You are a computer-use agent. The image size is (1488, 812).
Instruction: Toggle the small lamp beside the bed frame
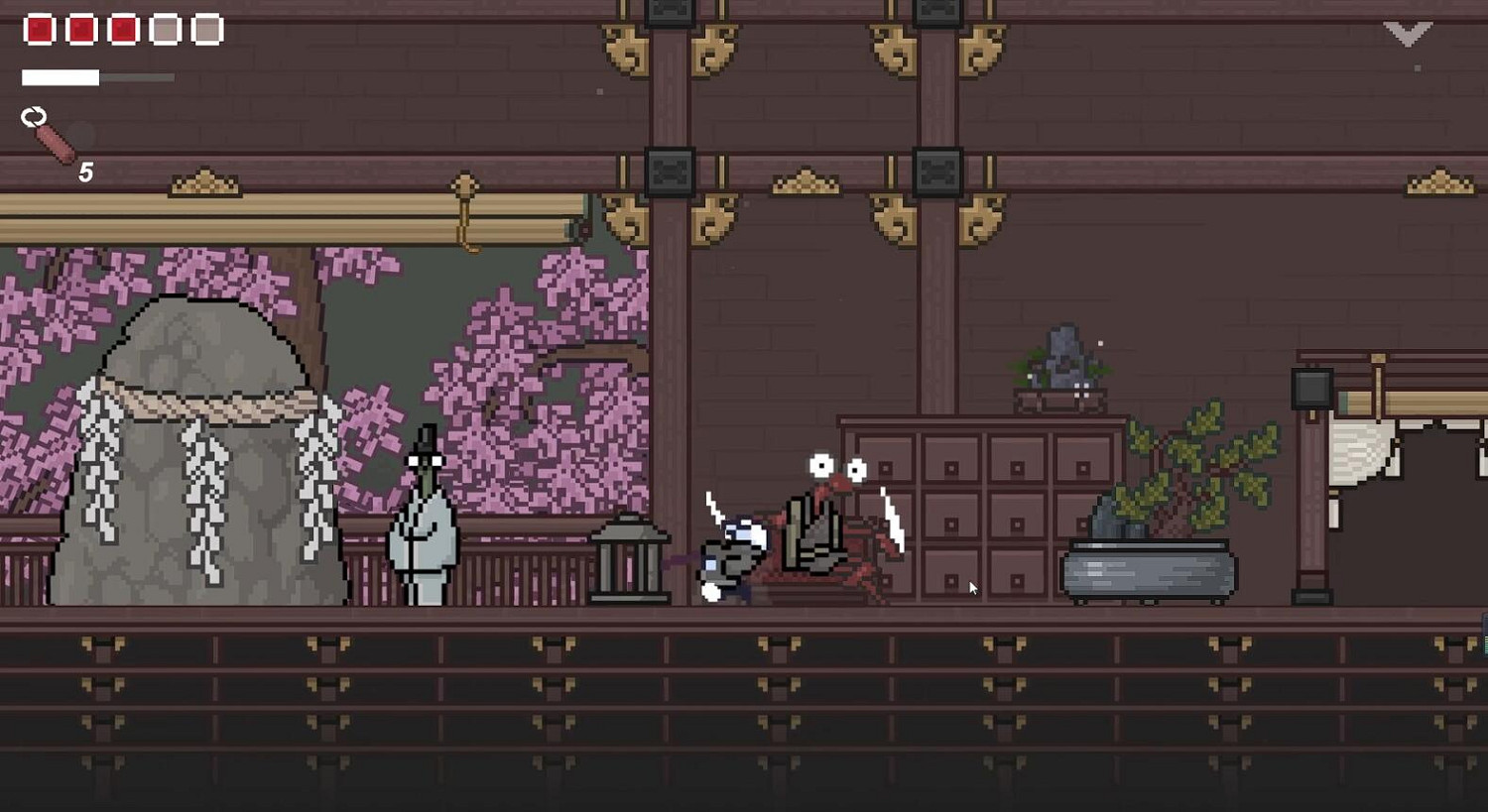1311,389
